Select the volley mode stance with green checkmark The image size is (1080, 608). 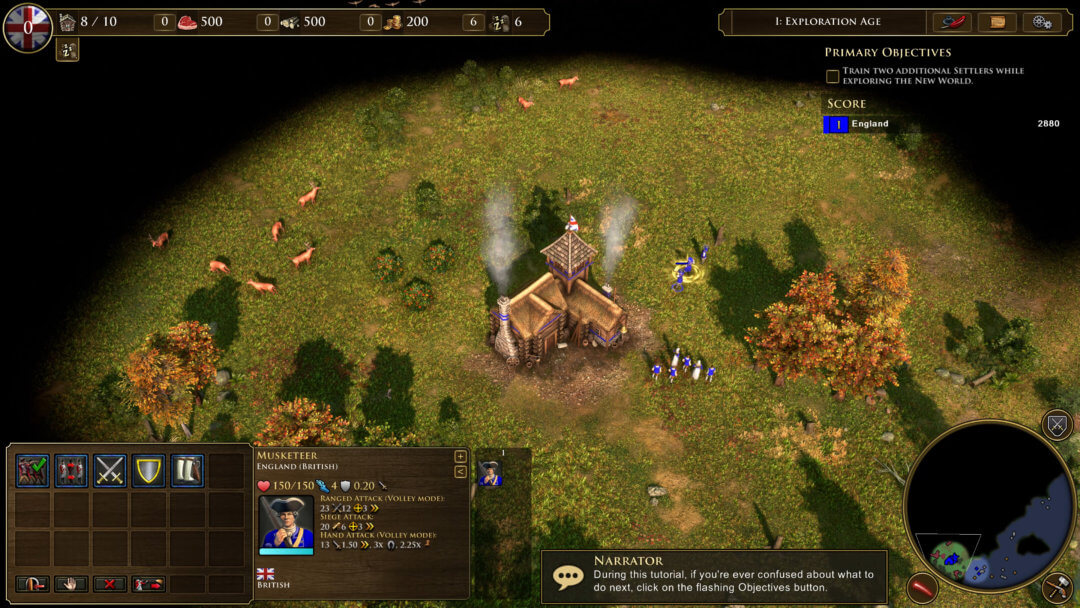[x=33, y=470]
